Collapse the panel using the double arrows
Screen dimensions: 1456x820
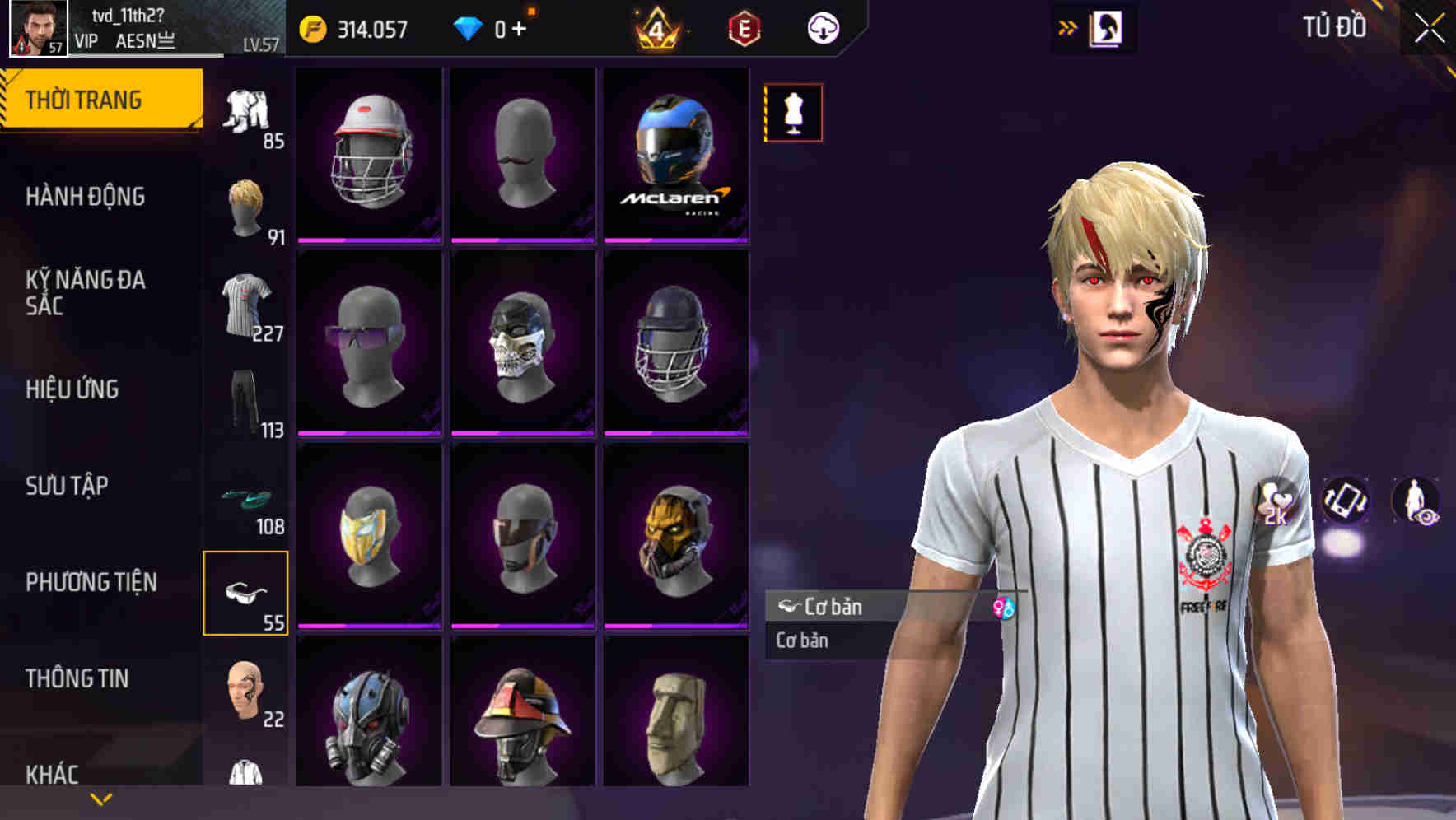pos(1066,27)
